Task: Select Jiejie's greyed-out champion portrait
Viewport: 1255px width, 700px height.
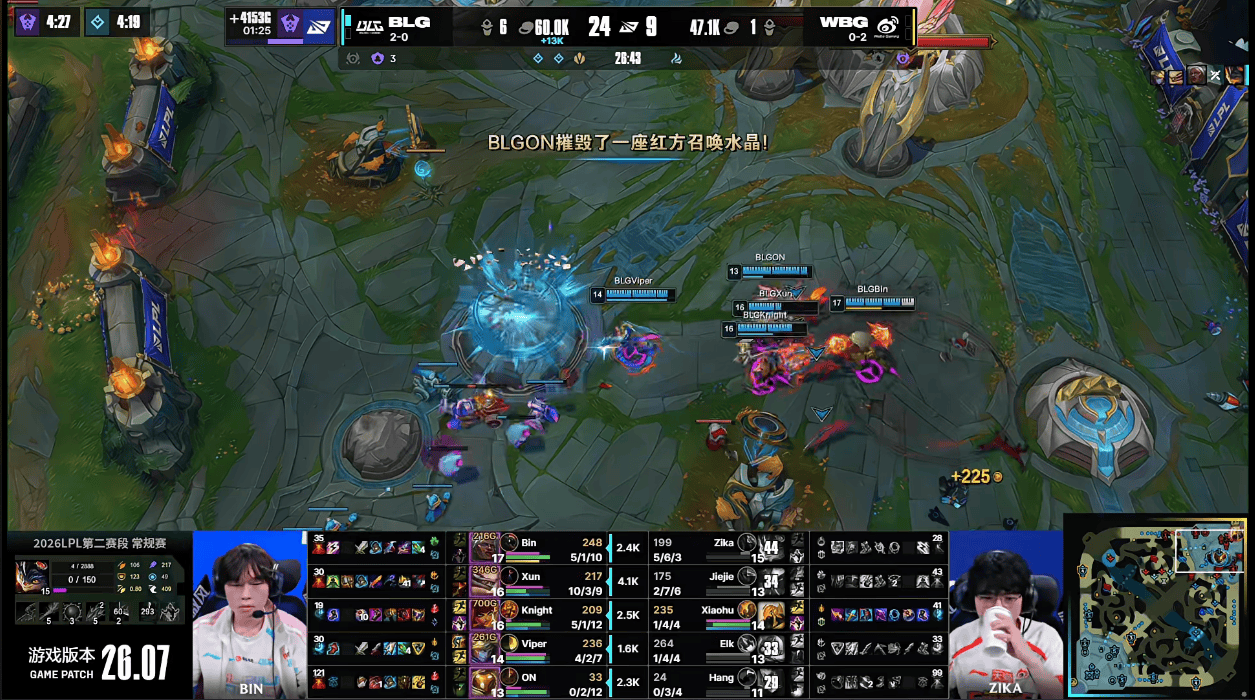Action: coord(769,580)
